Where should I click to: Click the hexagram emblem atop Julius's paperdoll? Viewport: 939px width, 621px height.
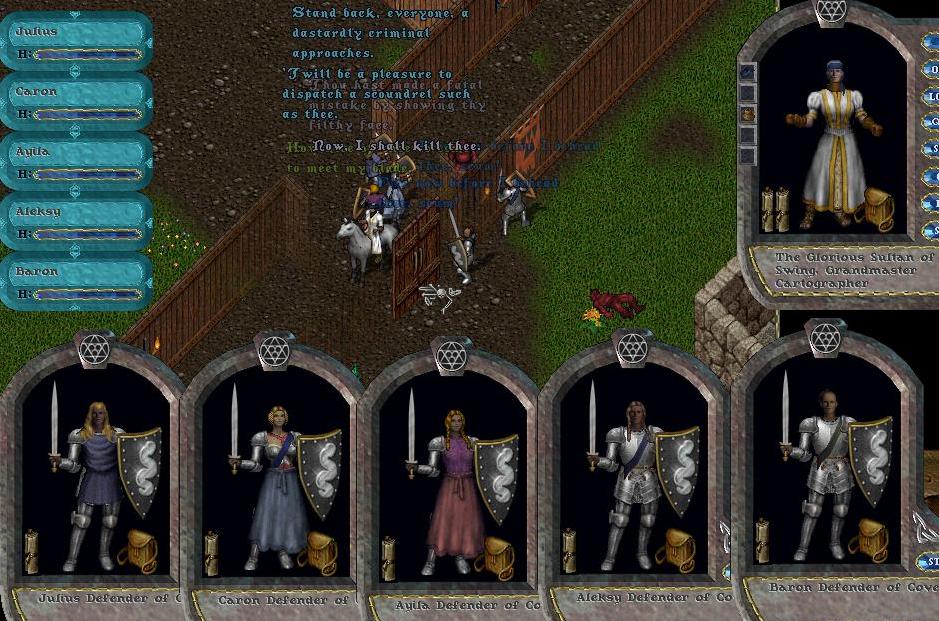96,348
